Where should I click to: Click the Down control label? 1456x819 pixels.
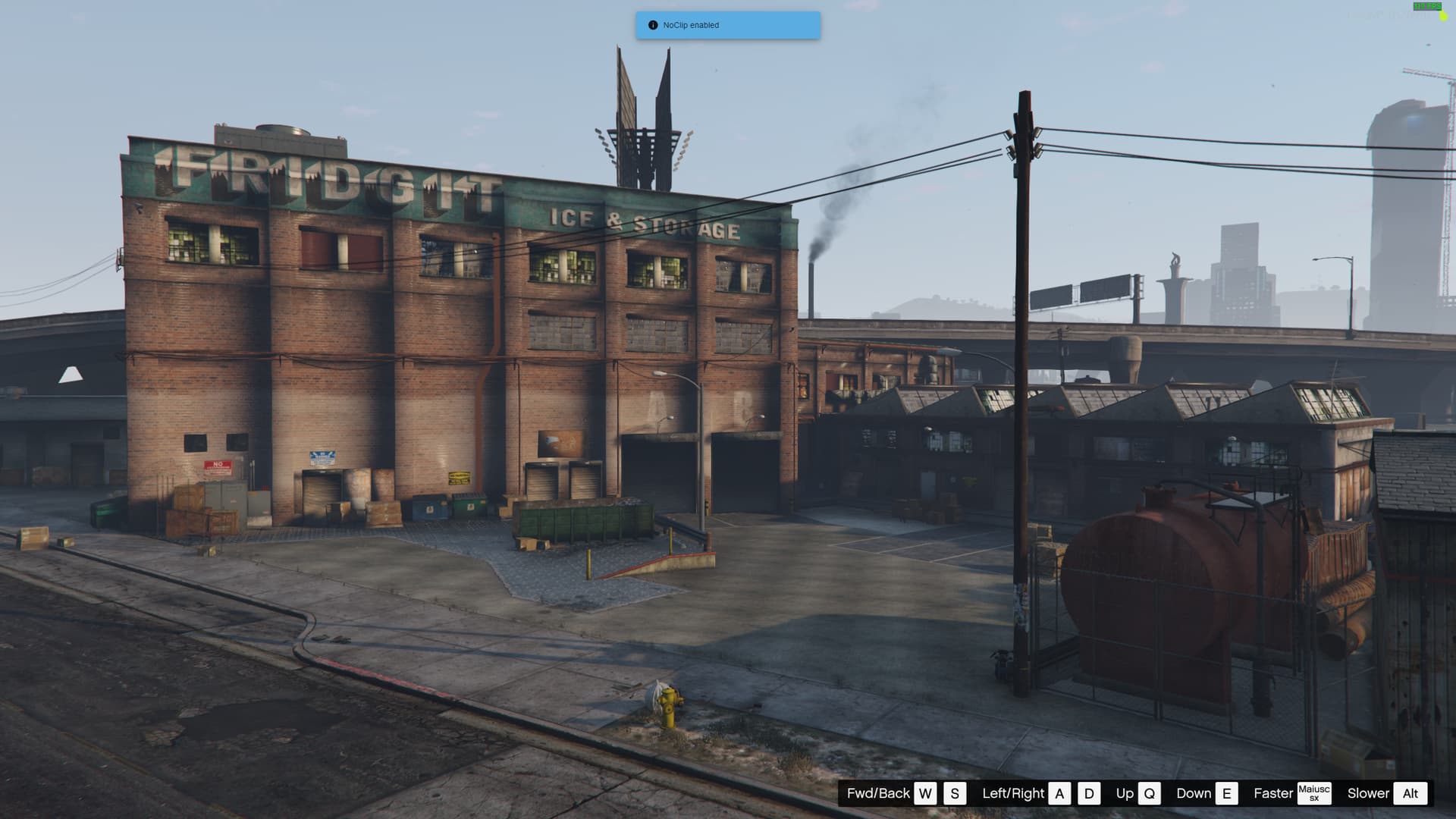(1194, 793)
